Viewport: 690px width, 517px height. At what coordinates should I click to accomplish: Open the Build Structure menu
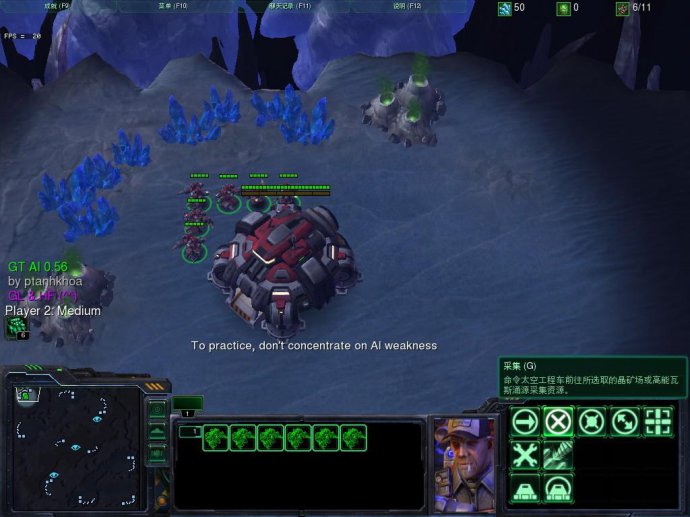click(525, 488)
